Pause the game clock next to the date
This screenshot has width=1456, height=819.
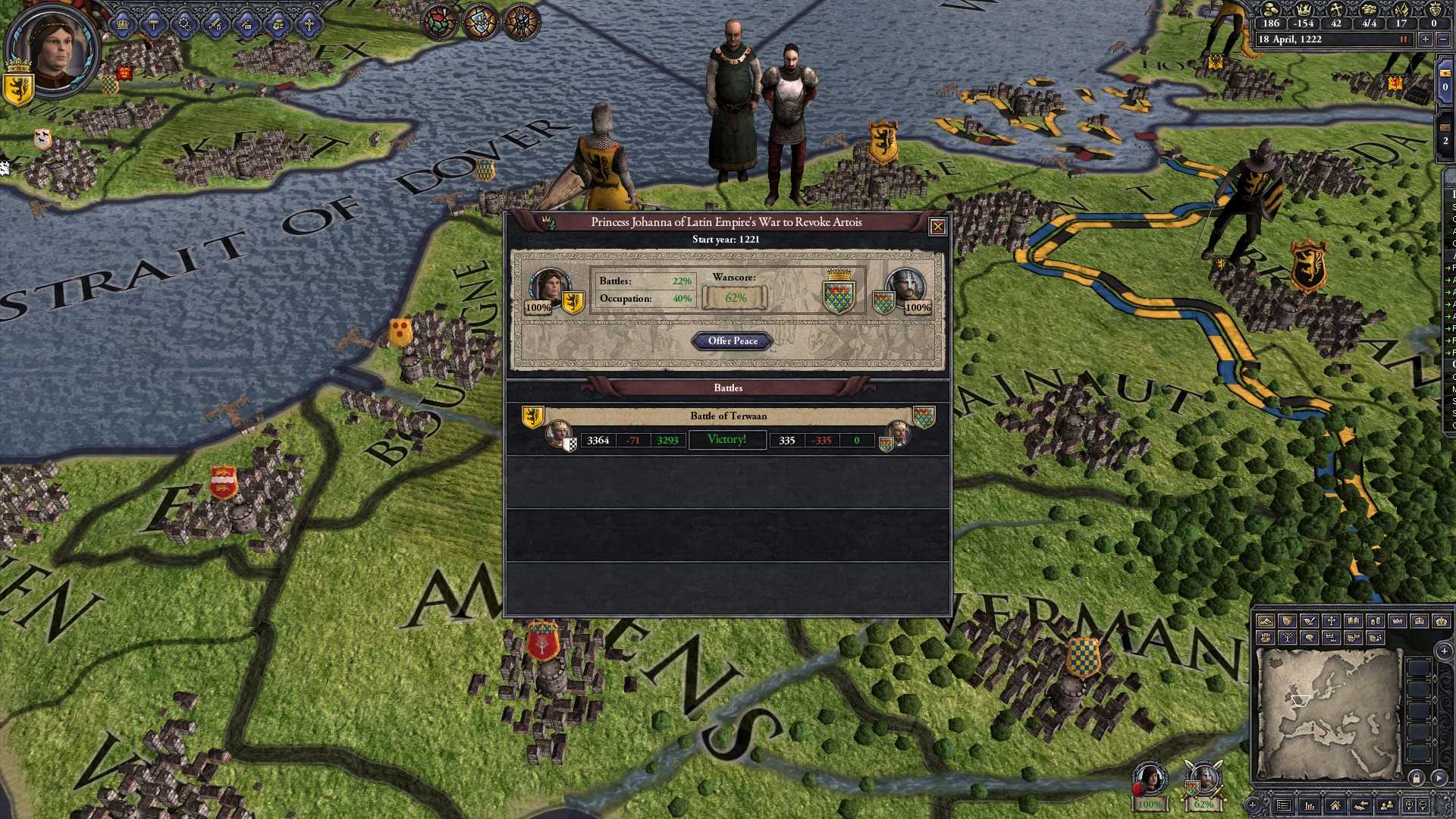(x=1404, y=39)
